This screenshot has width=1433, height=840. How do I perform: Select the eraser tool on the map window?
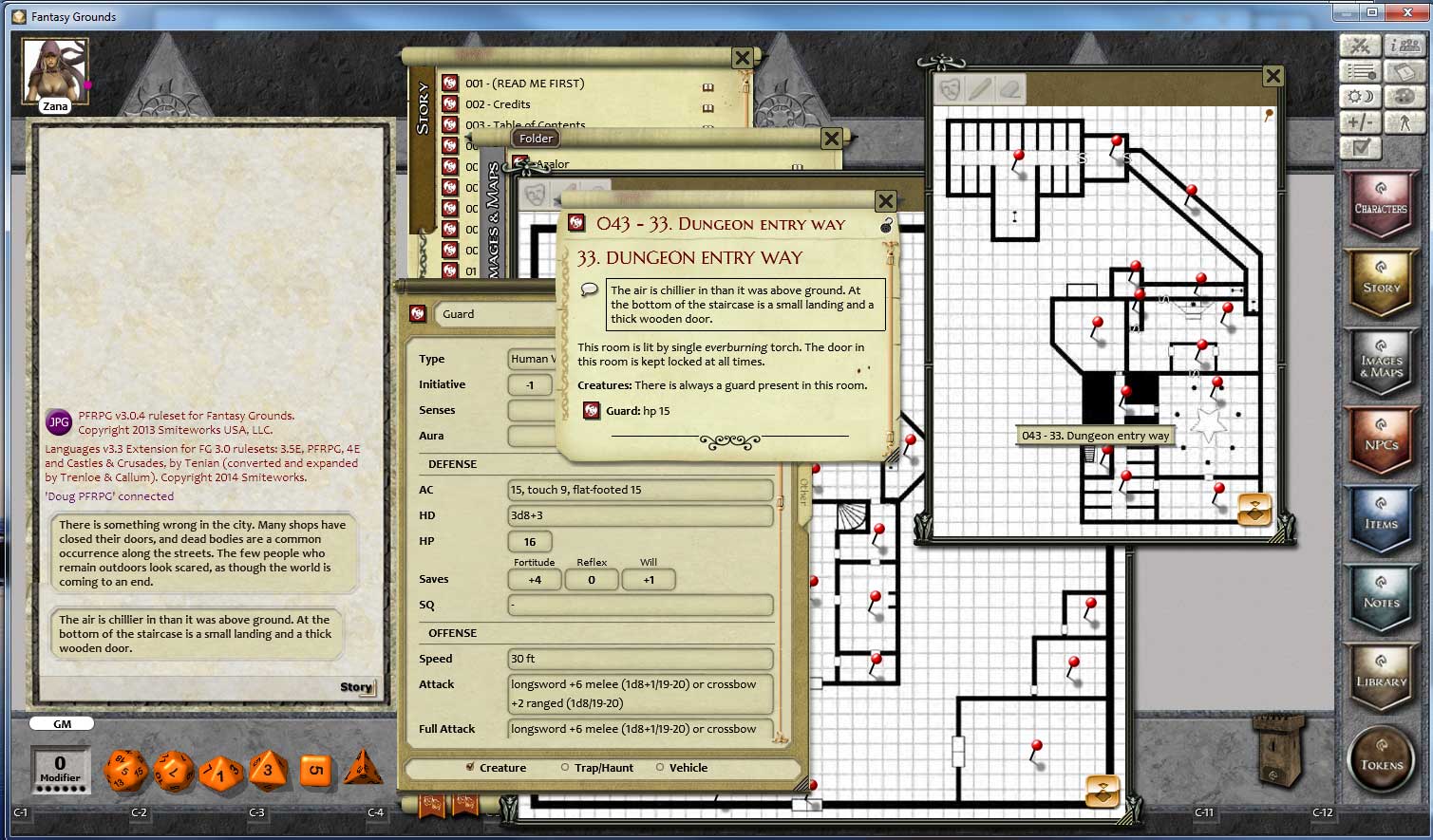[x=1009, y=90]
